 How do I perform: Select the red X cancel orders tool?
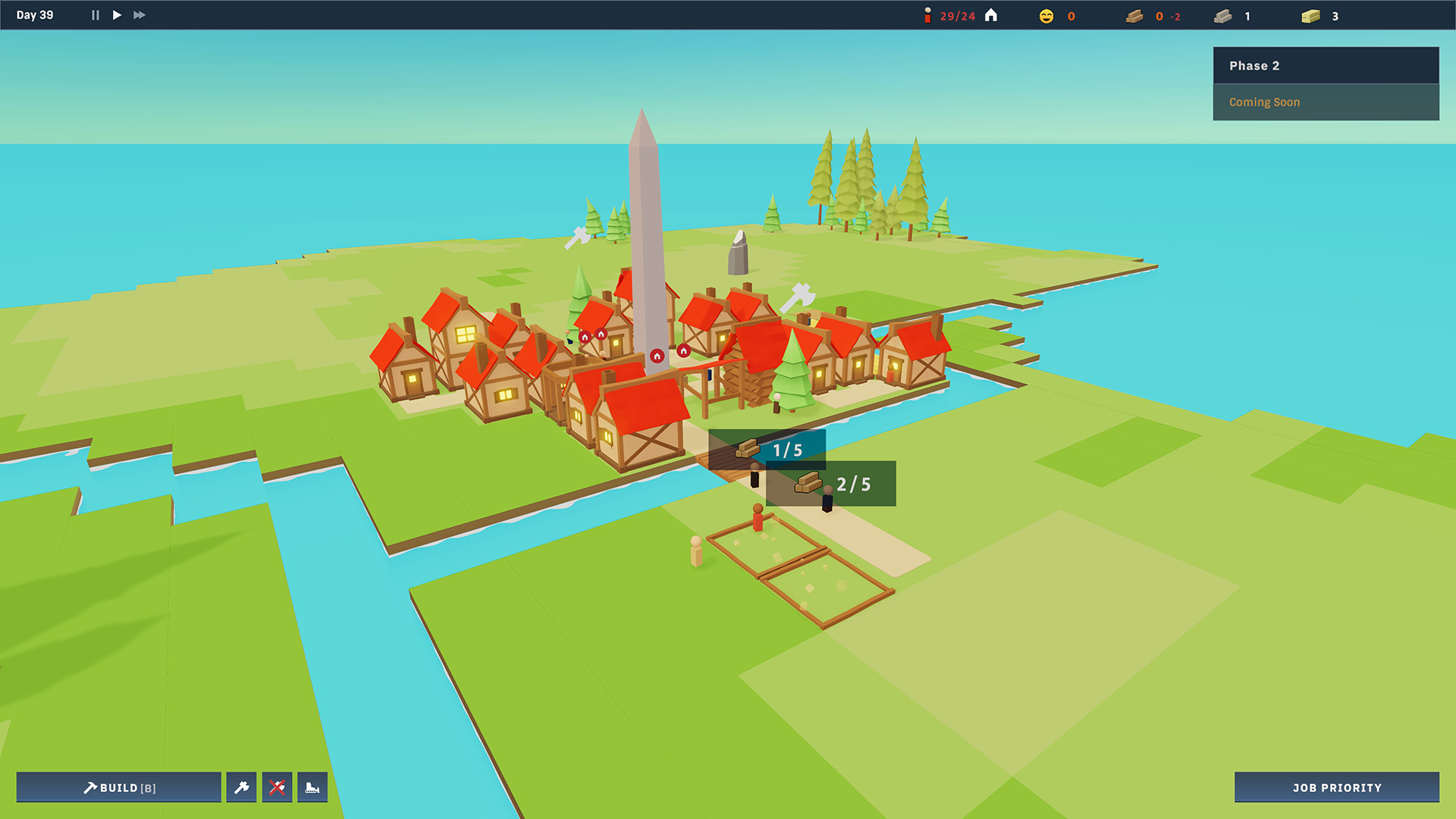click(278, 787)
